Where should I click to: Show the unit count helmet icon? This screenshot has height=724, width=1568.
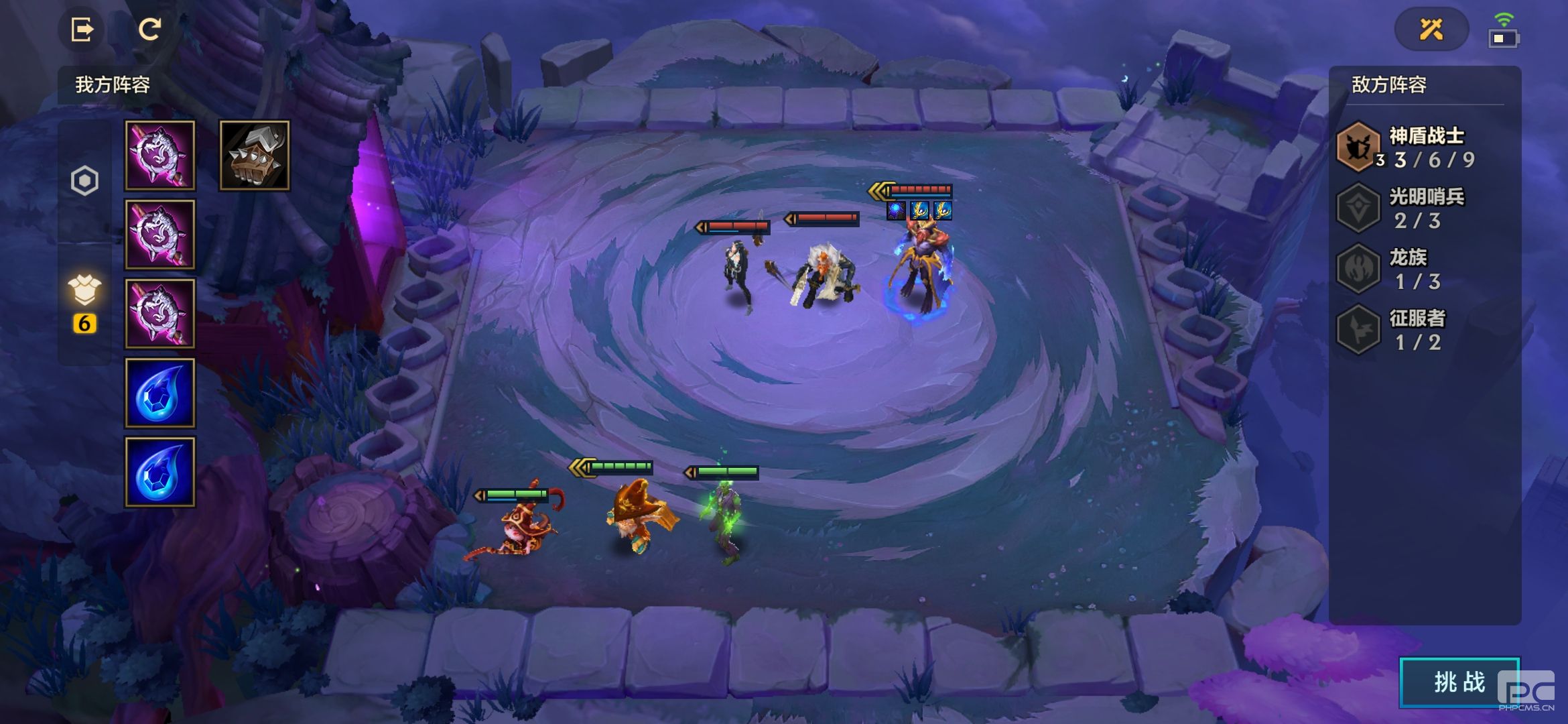click(x=84, y=291)
